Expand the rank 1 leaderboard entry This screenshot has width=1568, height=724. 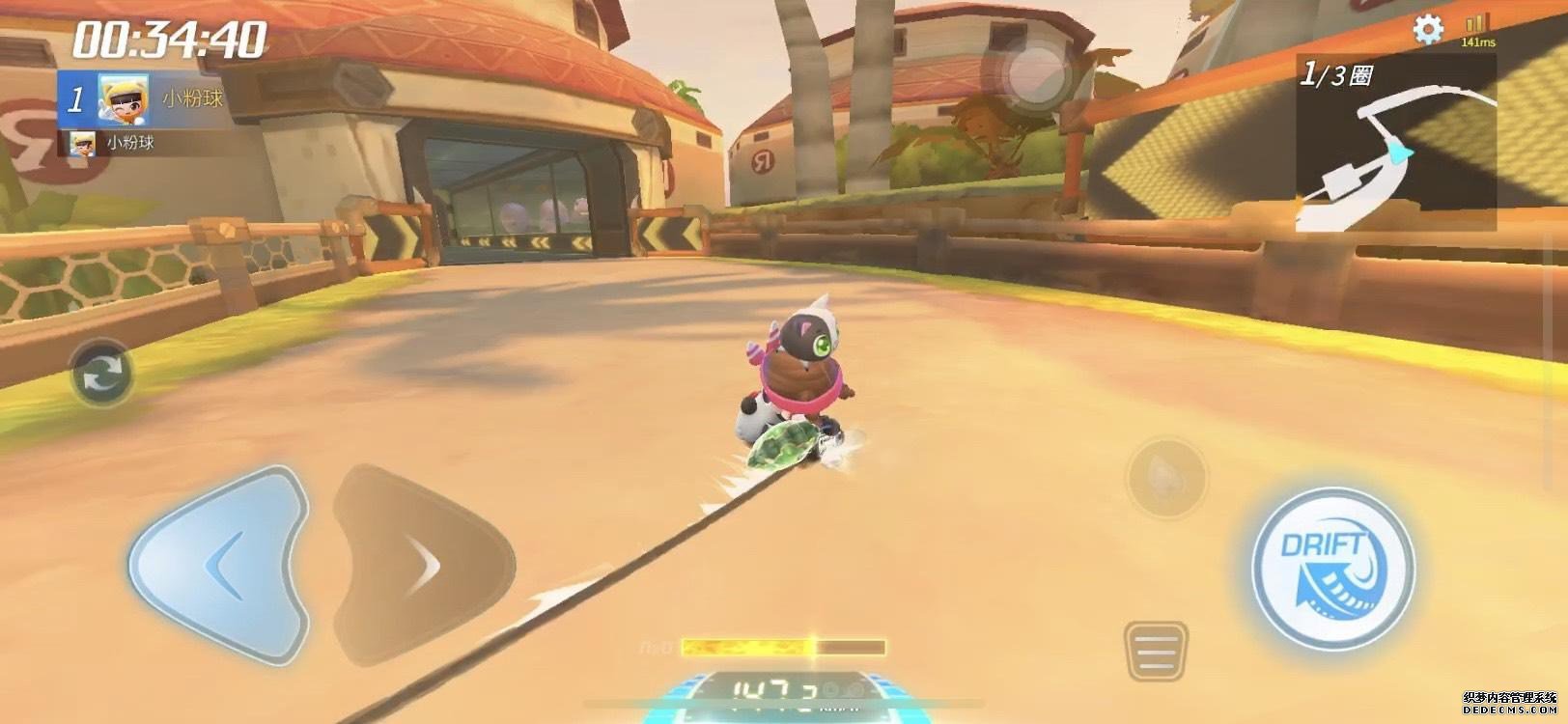click(154, 96)
